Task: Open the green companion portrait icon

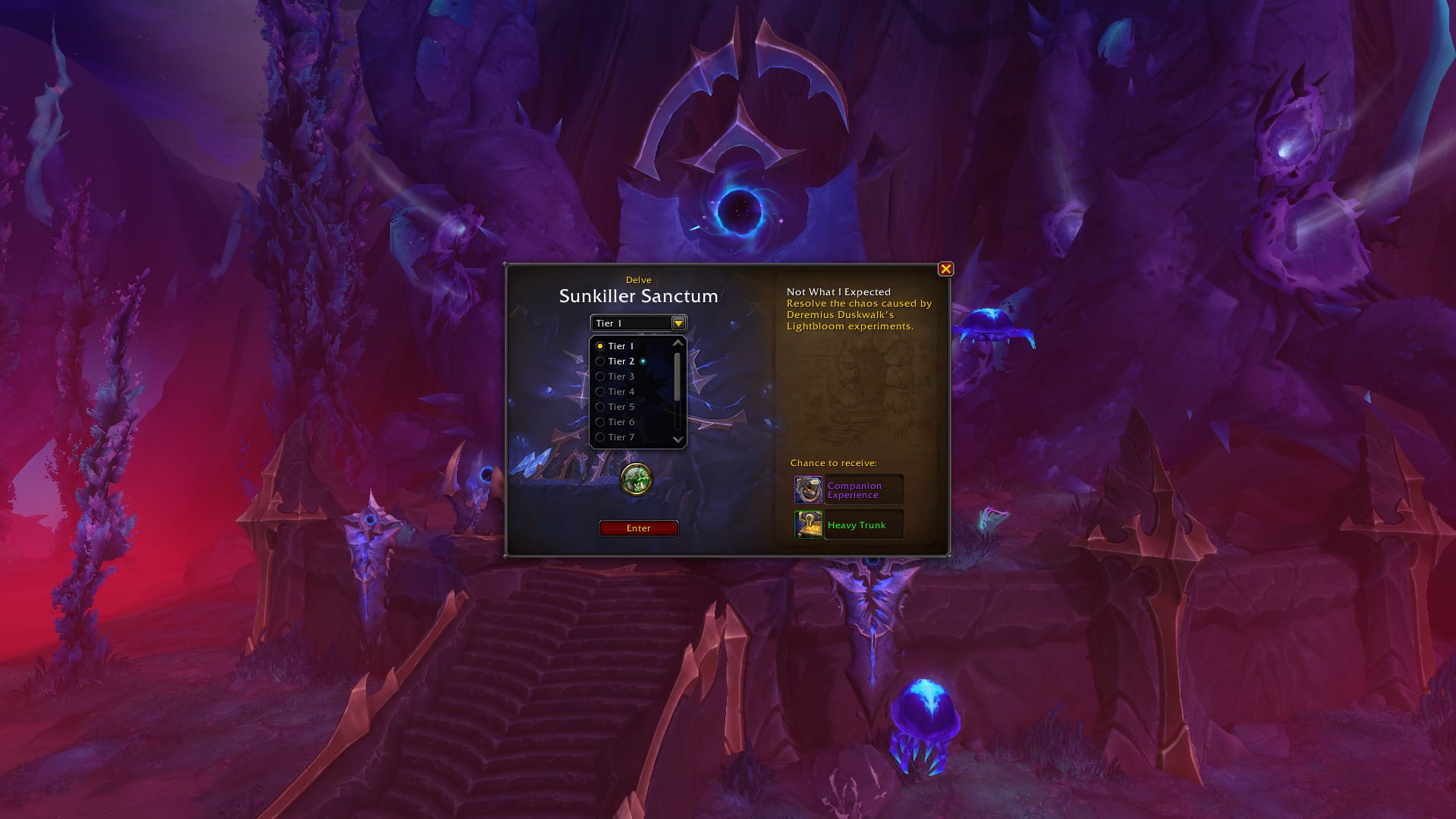Action: 637,479
